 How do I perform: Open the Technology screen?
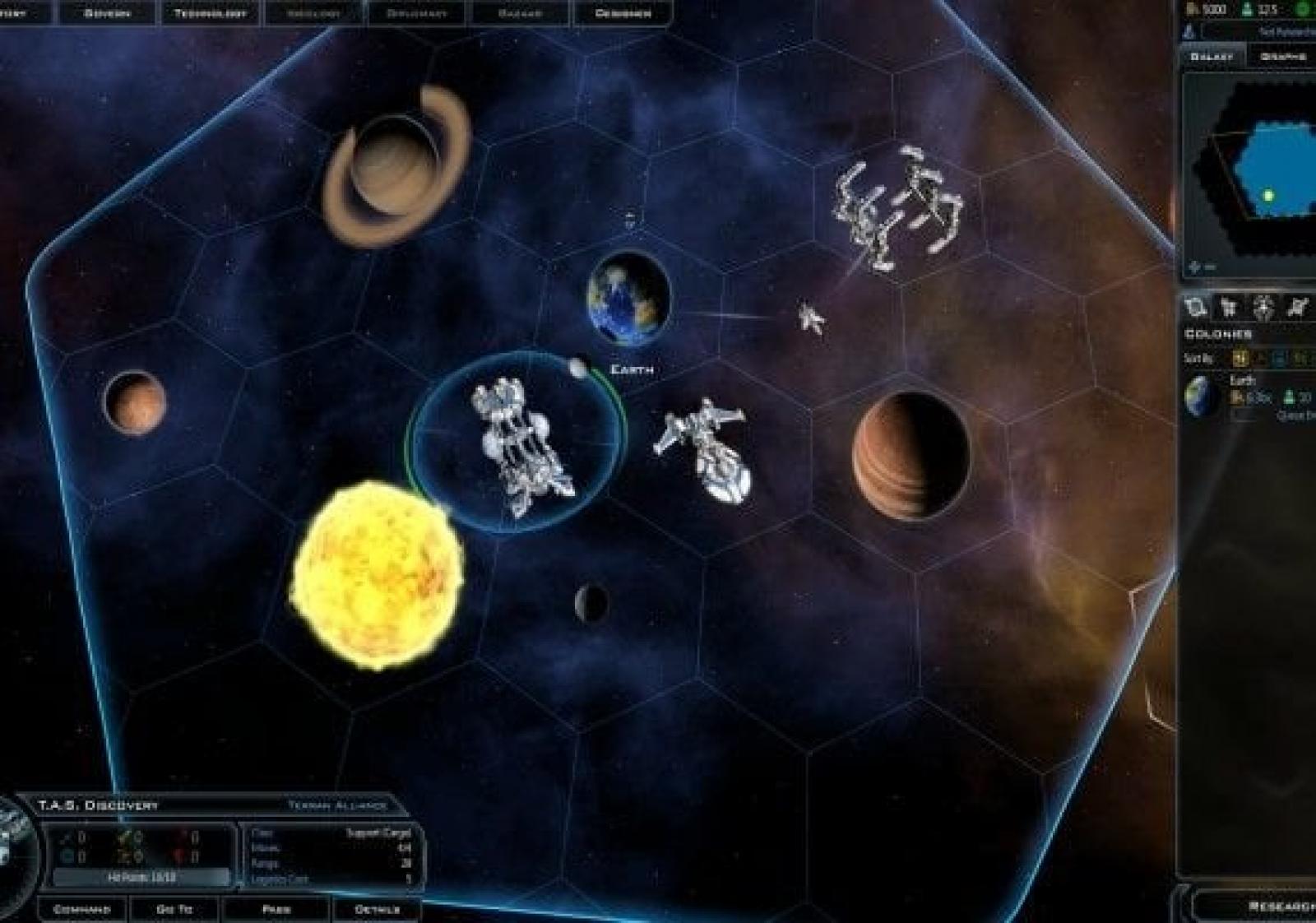click(211, 13)
